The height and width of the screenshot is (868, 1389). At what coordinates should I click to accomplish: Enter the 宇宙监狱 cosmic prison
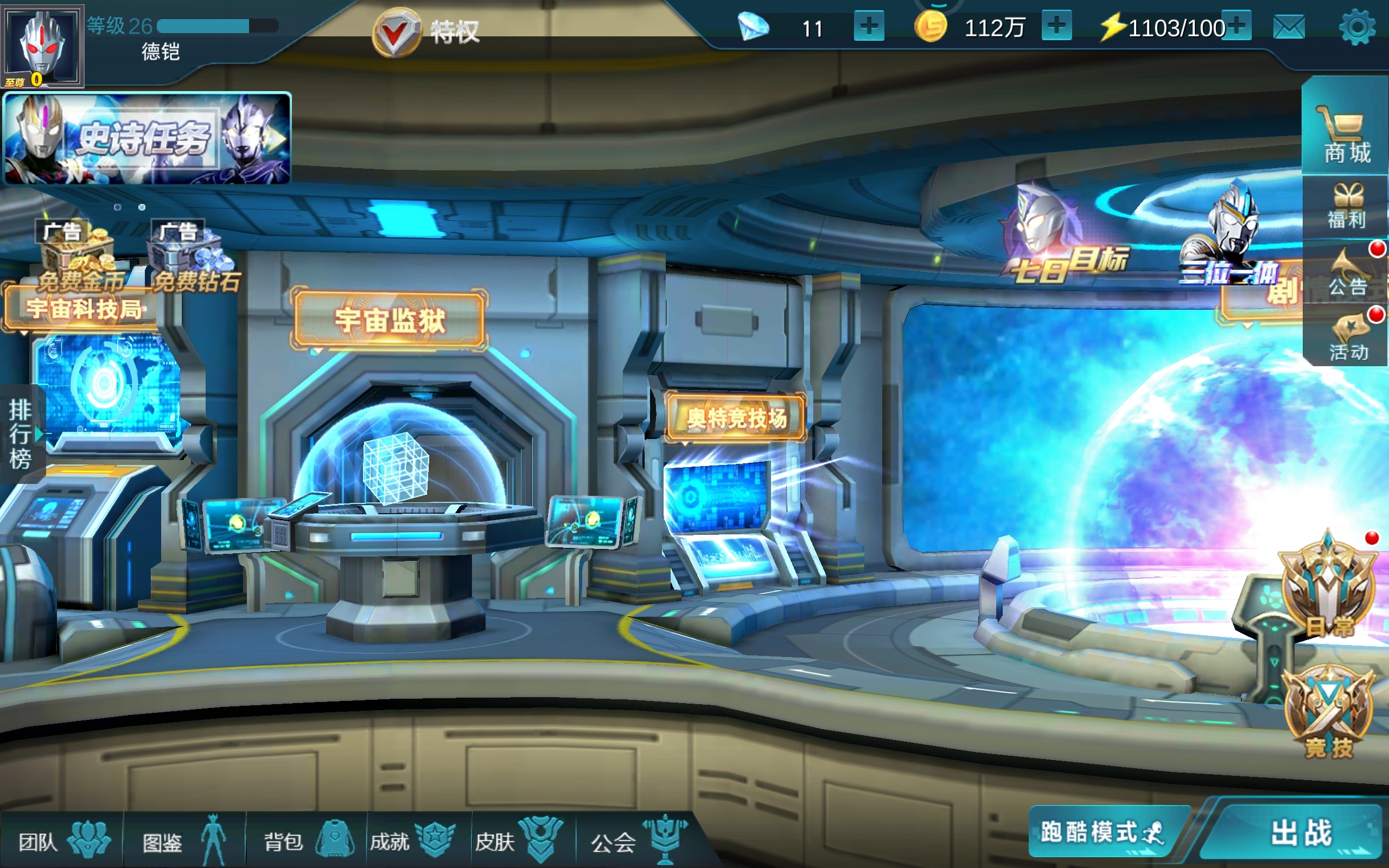[390, 320]
